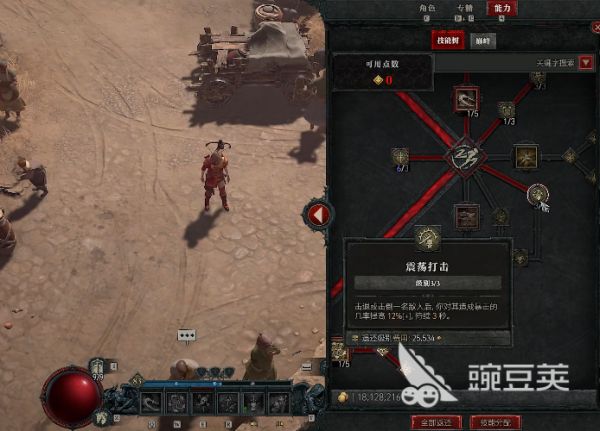Show the 技能树 skill tree view

click(x=446, y=41)
